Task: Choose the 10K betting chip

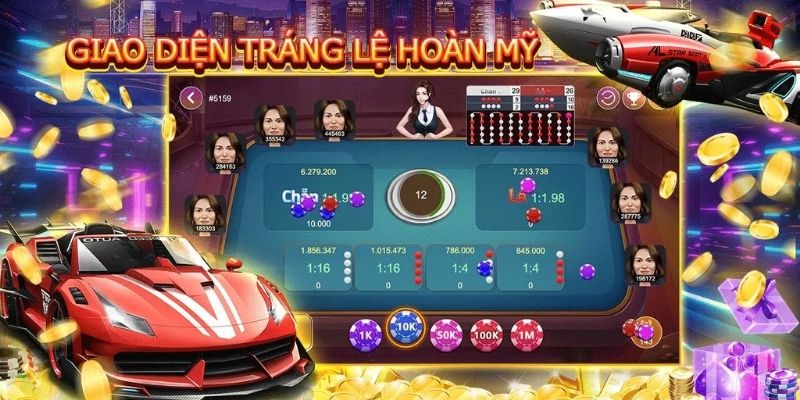Action: point(406,328)
